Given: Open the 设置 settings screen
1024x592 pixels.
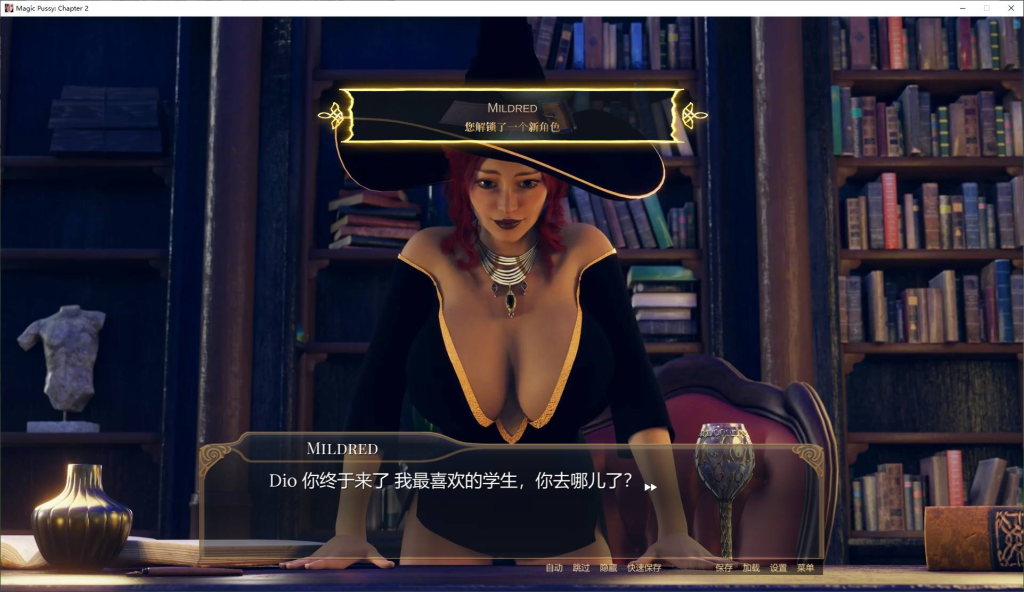Looking at the screenshot, I should (x=778, y=568).
